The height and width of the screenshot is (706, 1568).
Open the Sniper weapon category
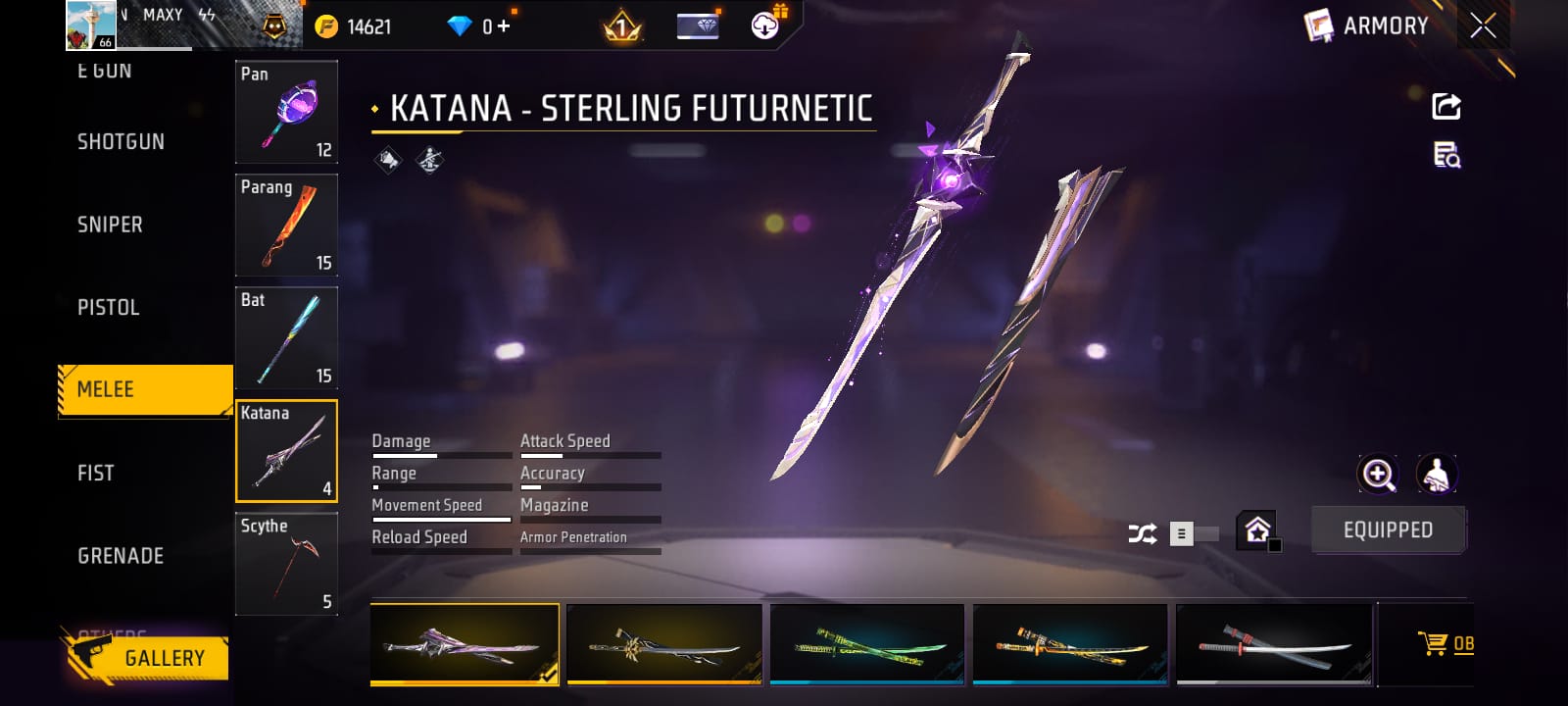(110, 225)
